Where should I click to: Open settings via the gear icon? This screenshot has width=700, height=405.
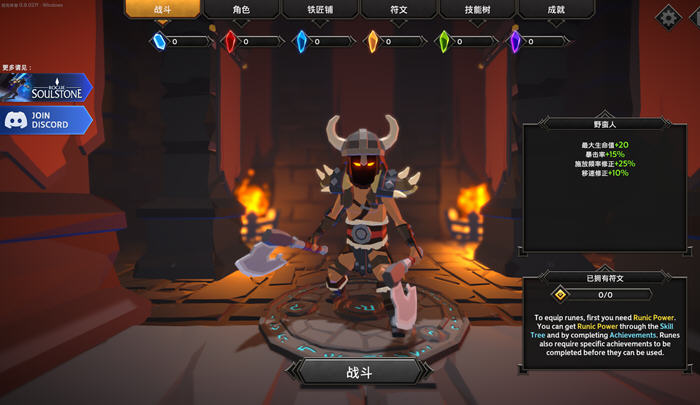pos(667,16)
